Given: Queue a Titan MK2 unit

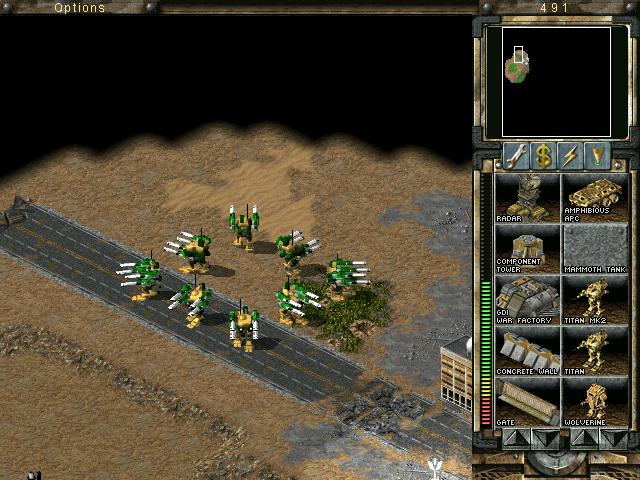Looking at the screenshot, I should coord(594,300).
